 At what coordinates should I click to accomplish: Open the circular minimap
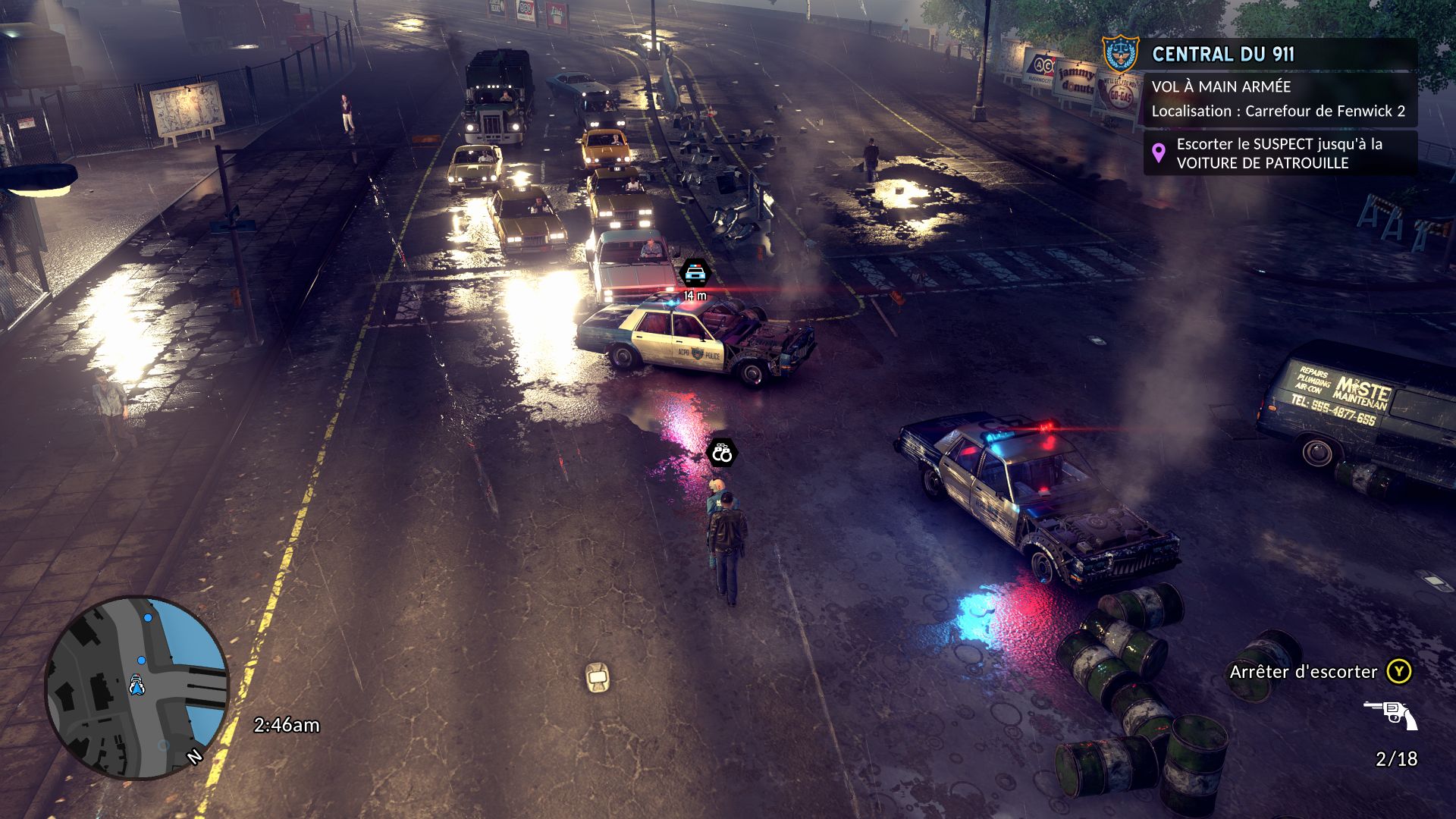[137, 687]
